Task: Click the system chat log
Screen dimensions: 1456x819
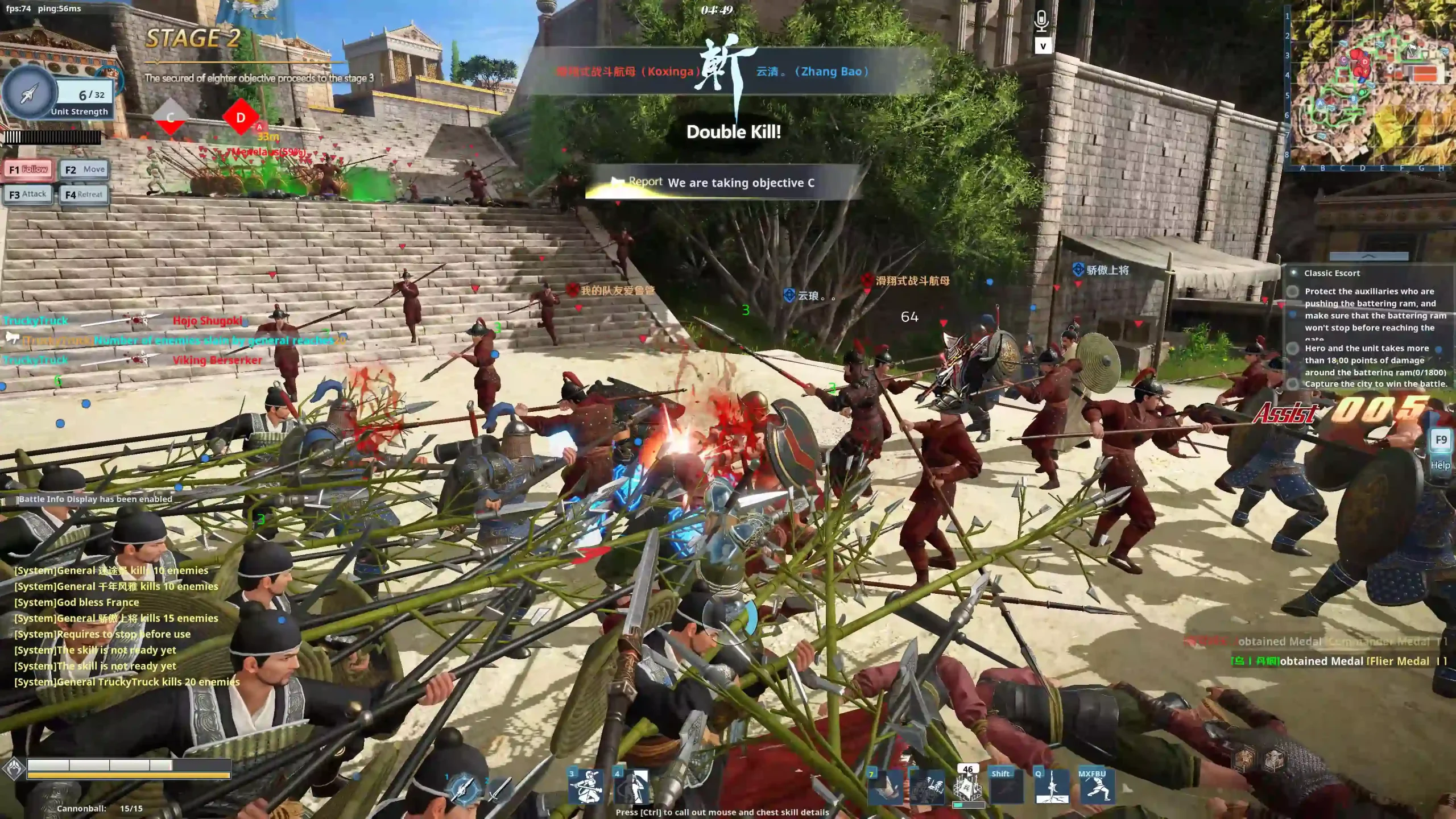Action: (x=126, y=626)
